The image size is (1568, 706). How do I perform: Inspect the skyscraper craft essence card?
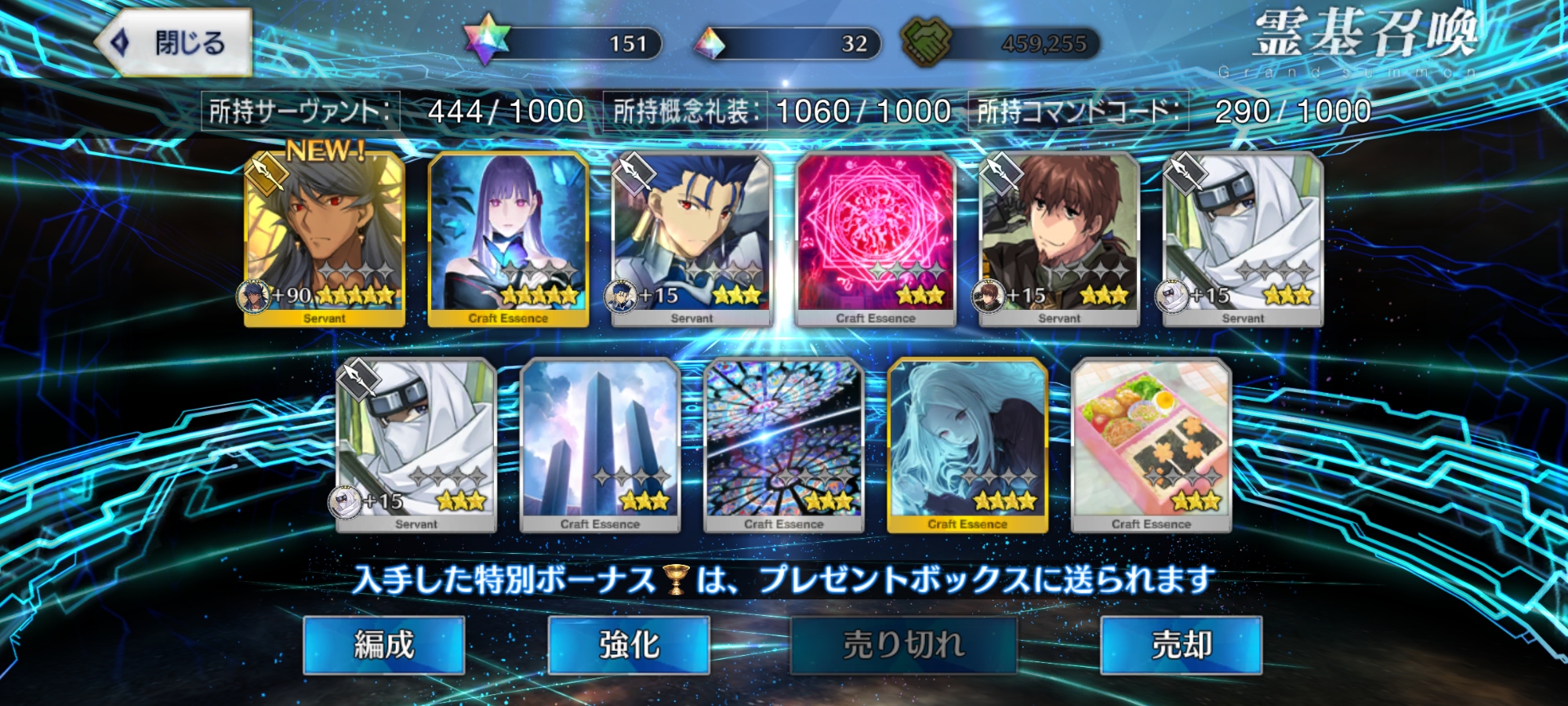[600, 445]
